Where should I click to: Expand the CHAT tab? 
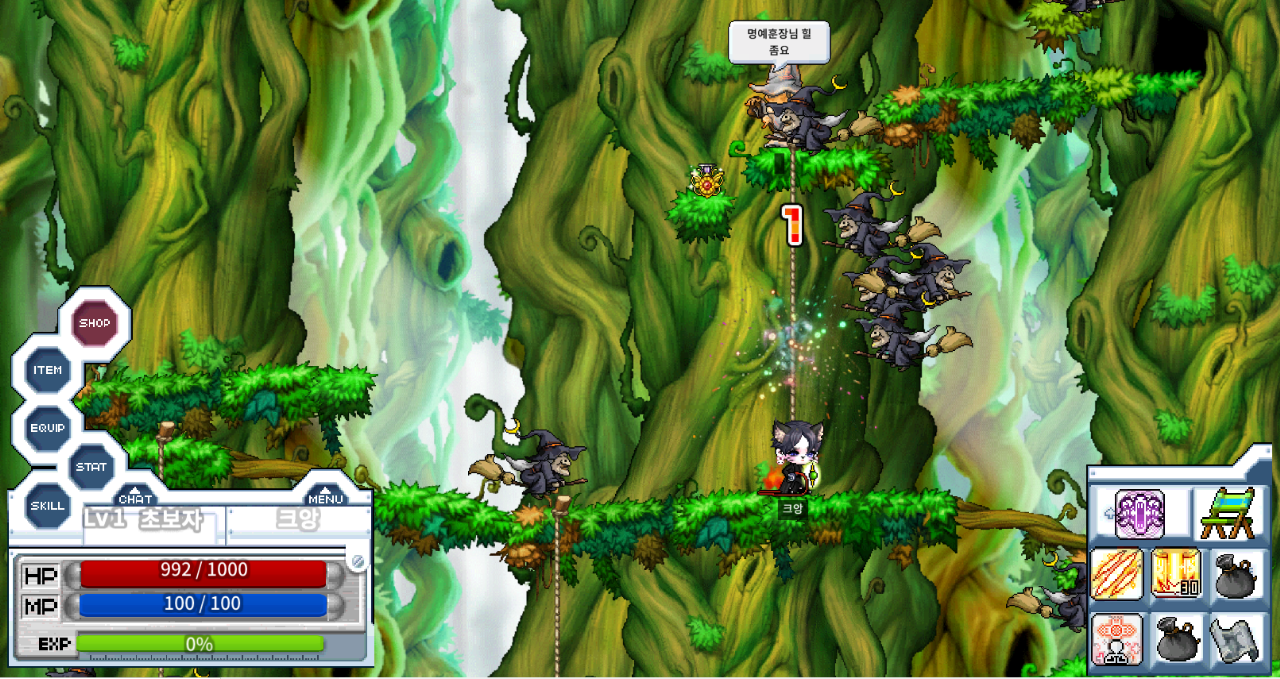136,496
